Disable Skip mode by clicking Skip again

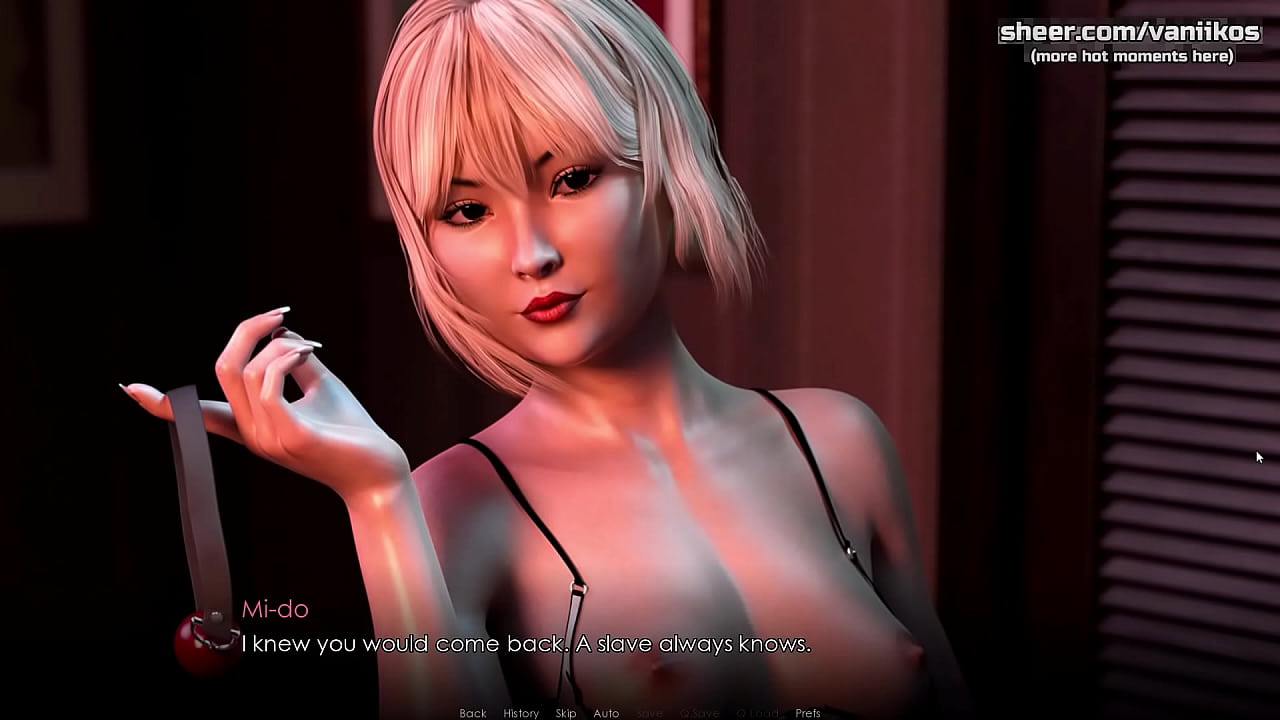pyautogui.click(x=566, y=713)
